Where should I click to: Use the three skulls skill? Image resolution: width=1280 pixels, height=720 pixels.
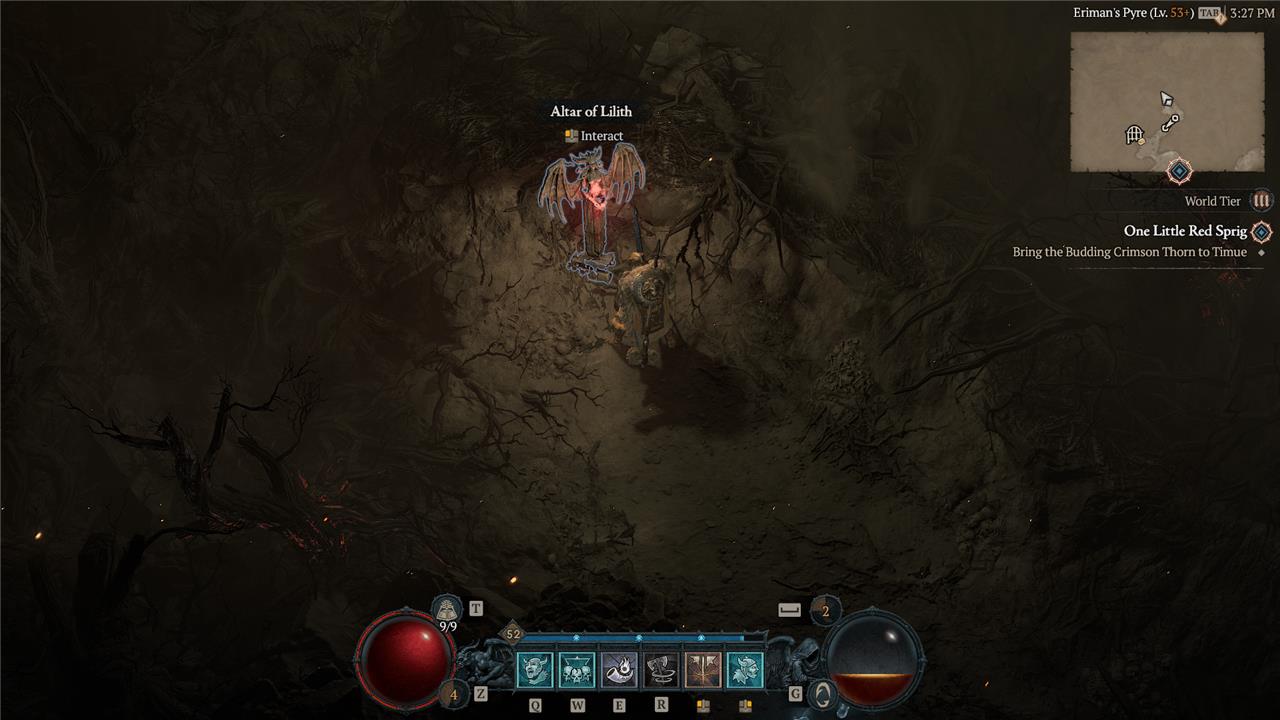577,670
